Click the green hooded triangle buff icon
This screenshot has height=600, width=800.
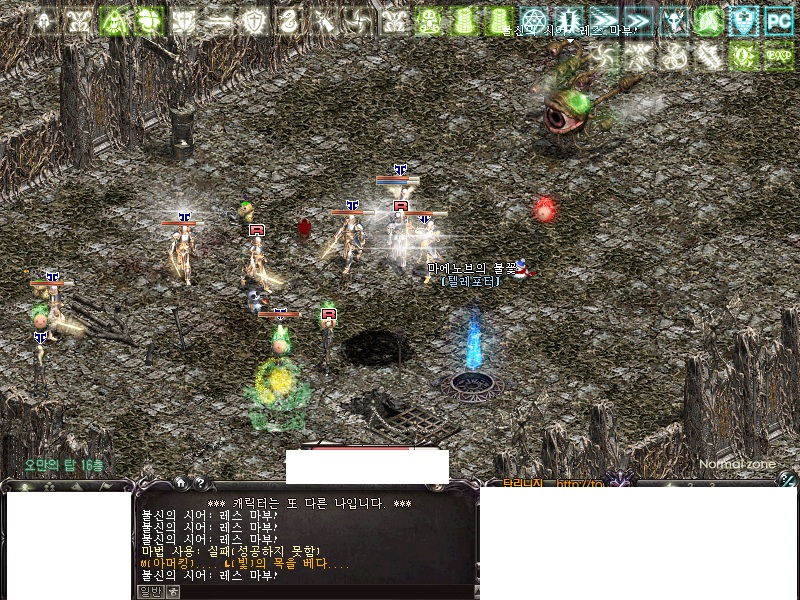click(115, 20)
